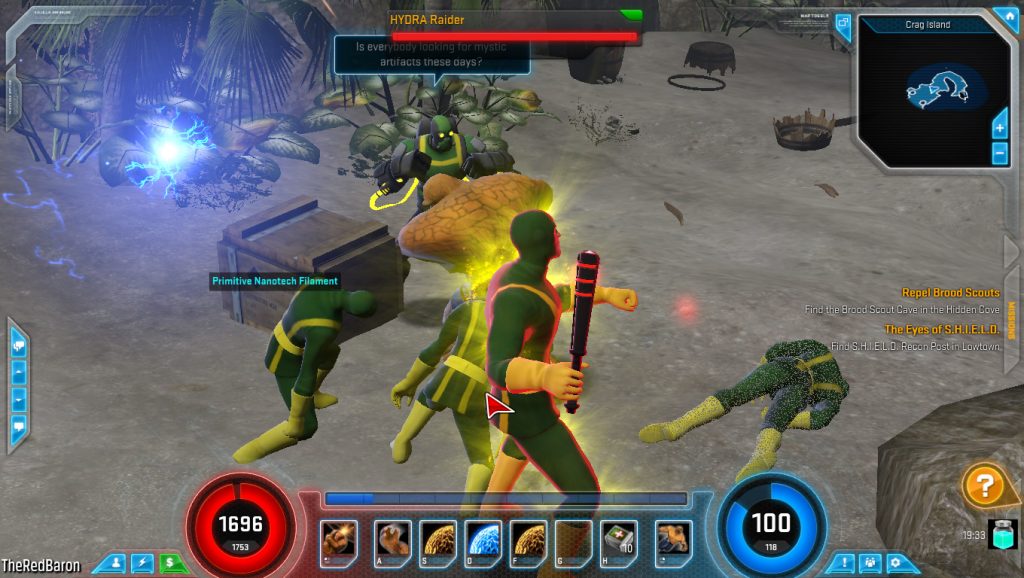Image resolution: width=1024 pixels, height=578 pixels.
Task: Toggle the map window size
Action: (x=842, y=25)
